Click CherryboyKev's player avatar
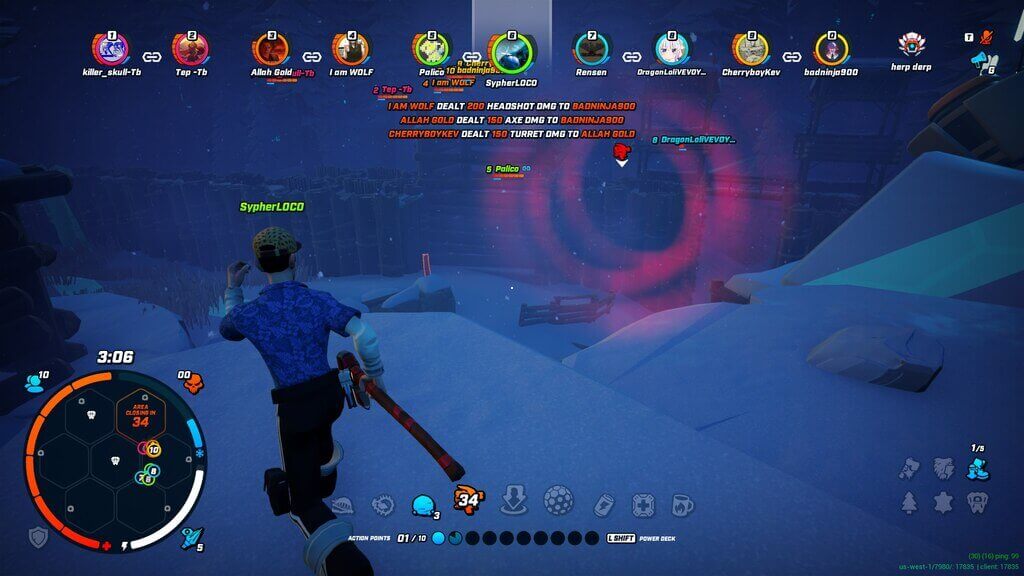The width and height of the screenshot is (1024, 576). tap(751, 48)
